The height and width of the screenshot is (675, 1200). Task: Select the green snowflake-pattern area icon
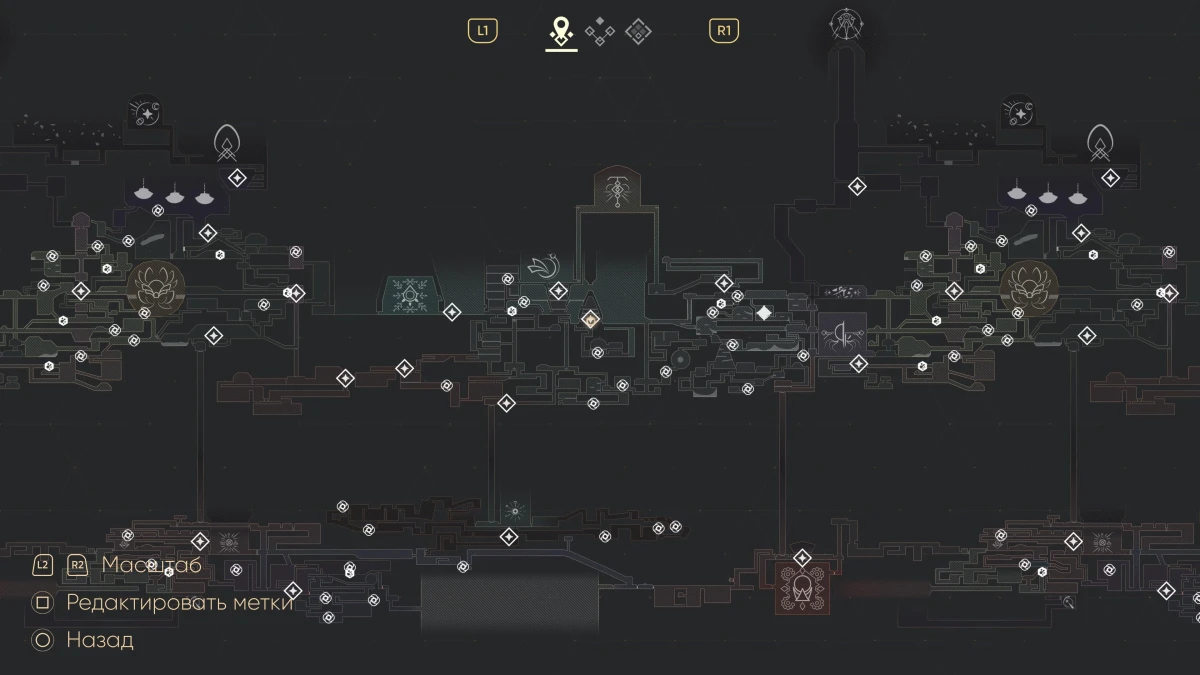408,294
